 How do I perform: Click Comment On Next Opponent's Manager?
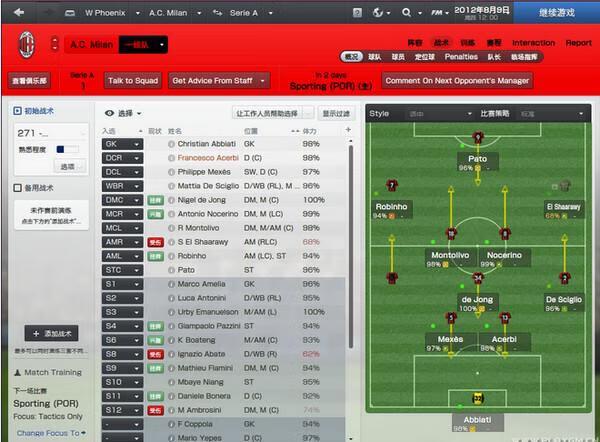(457, 80)
